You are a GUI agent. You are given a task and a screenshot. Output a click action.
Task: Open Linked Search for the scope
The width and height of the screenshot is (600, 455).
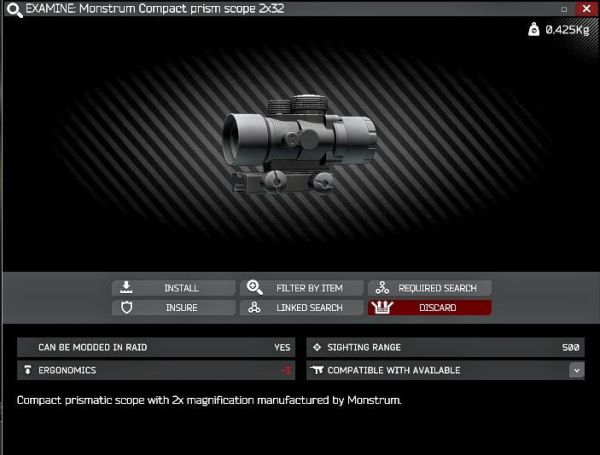[301, 308]
